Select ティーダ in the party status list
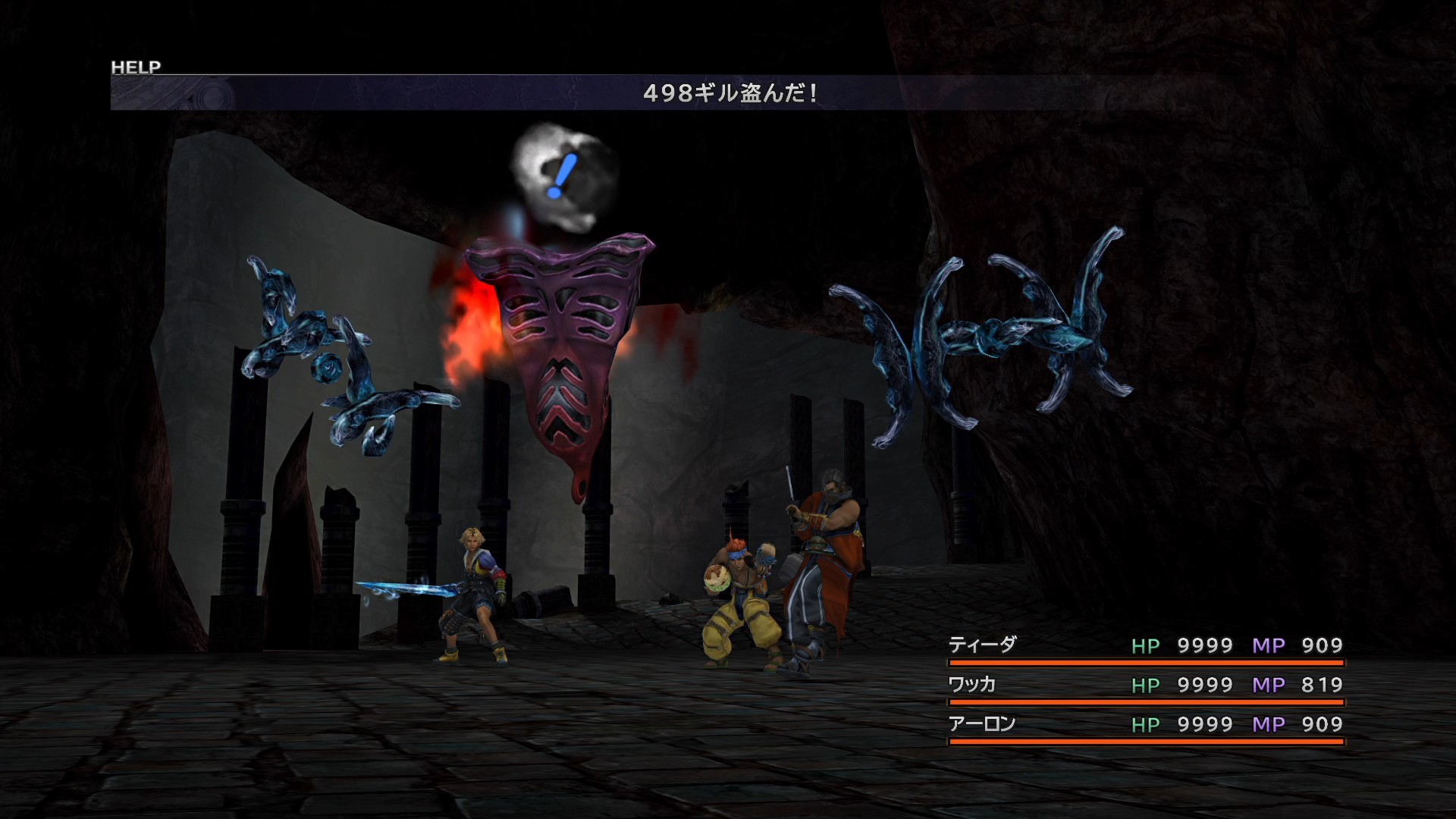The image size is (1456, 819). pyautogui.click(x=982, y=645)
